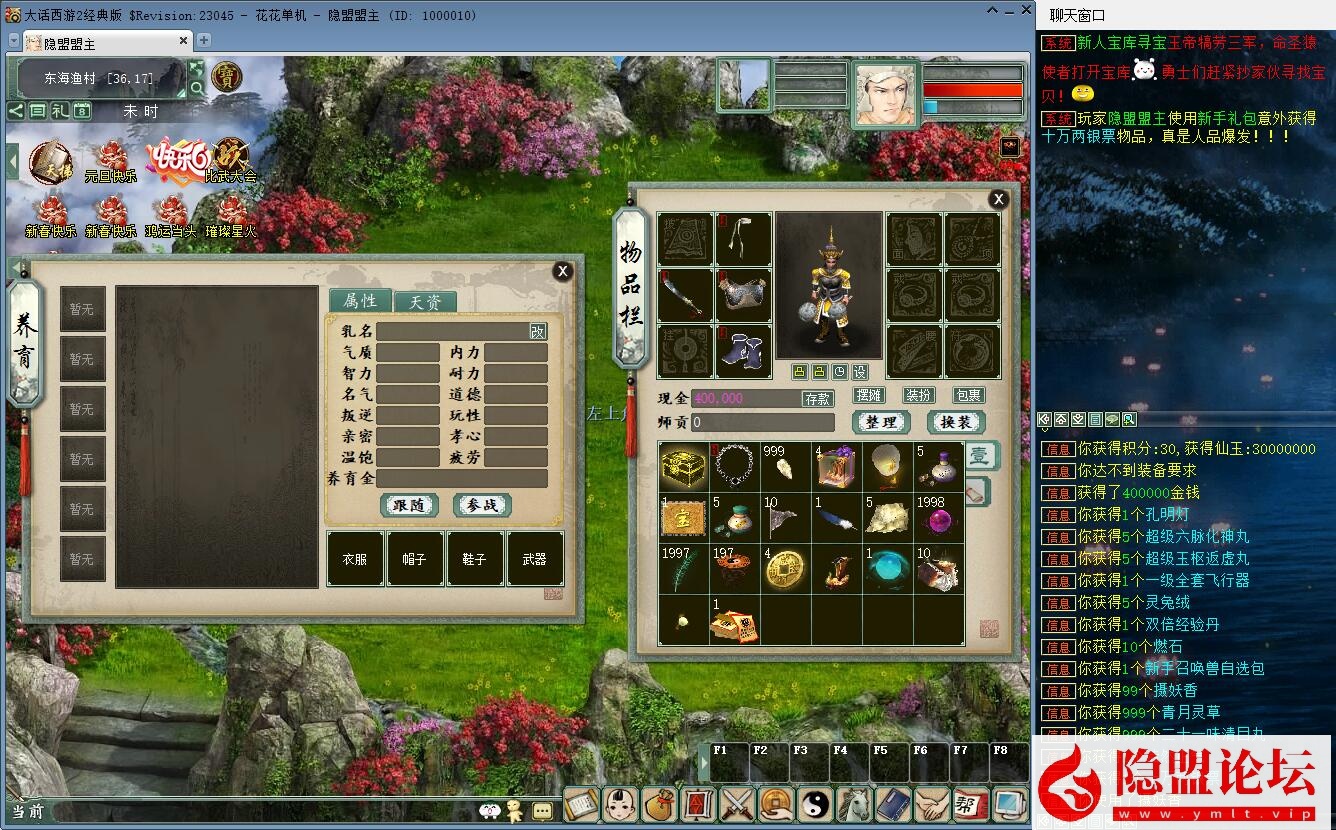Click the 聊天窗口 chat window title
The image size is (1336, 830).
pyautogui.click(x=1077, y=15)
